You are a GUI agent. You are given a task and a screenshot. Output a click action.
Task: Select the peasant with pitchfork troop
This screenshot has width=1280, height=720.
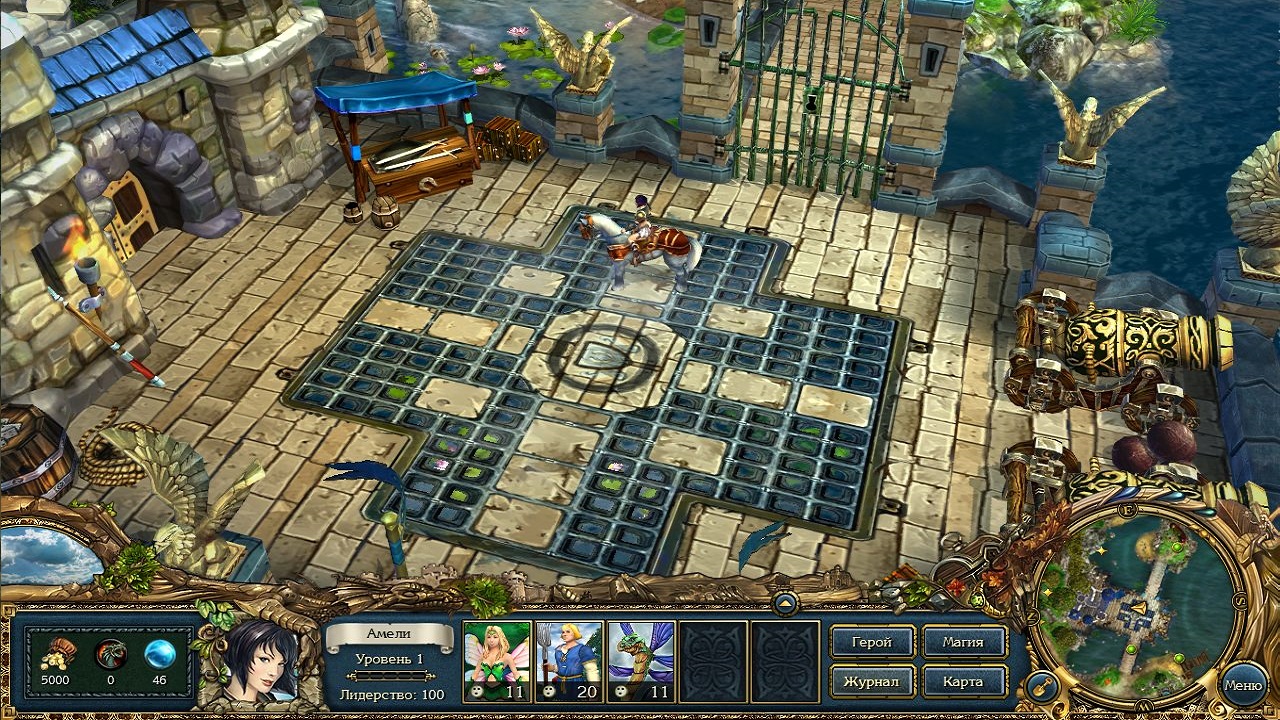(569, 660)
